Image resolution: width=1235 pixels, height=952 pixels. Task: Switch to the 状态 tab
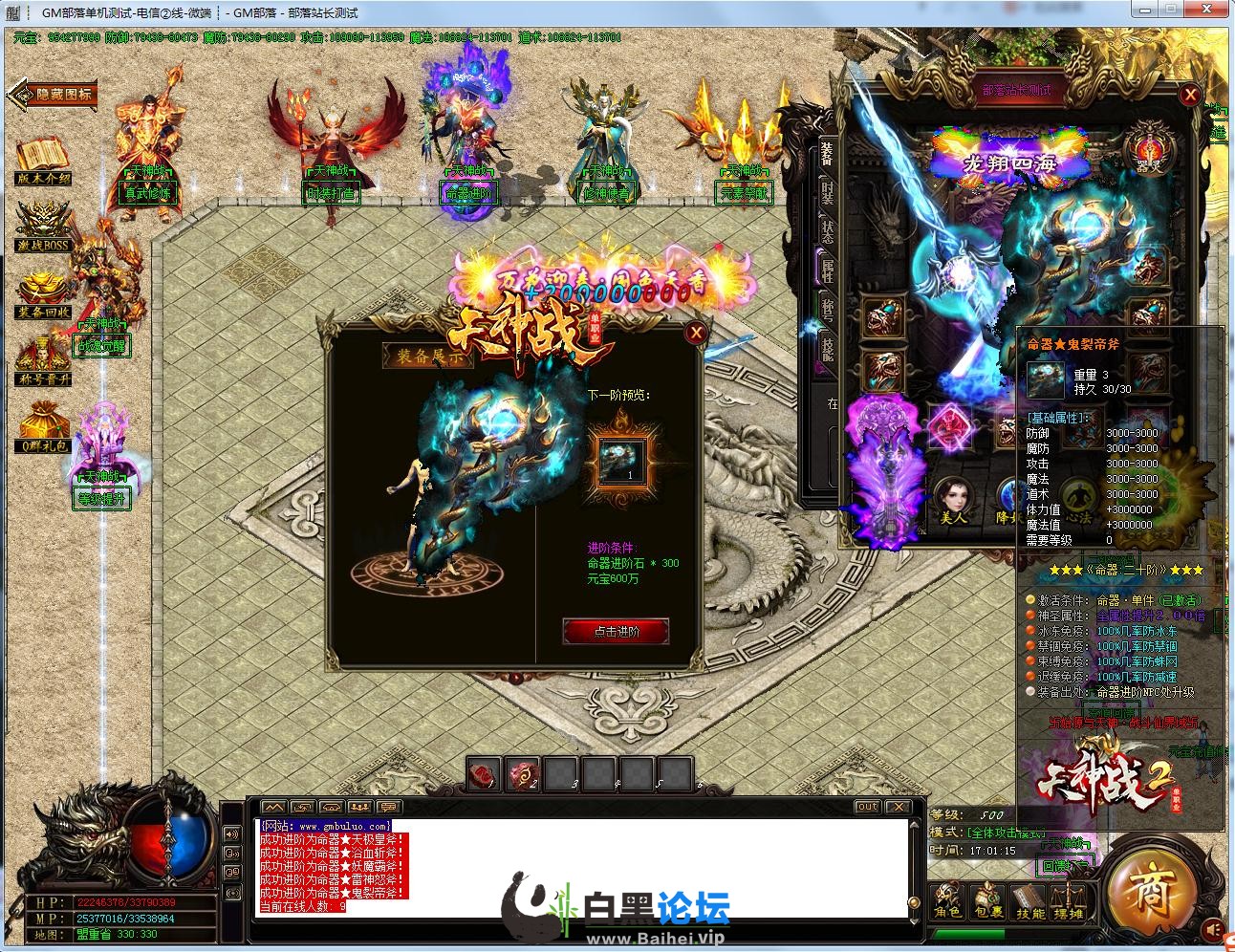click(x=828, y=232)
